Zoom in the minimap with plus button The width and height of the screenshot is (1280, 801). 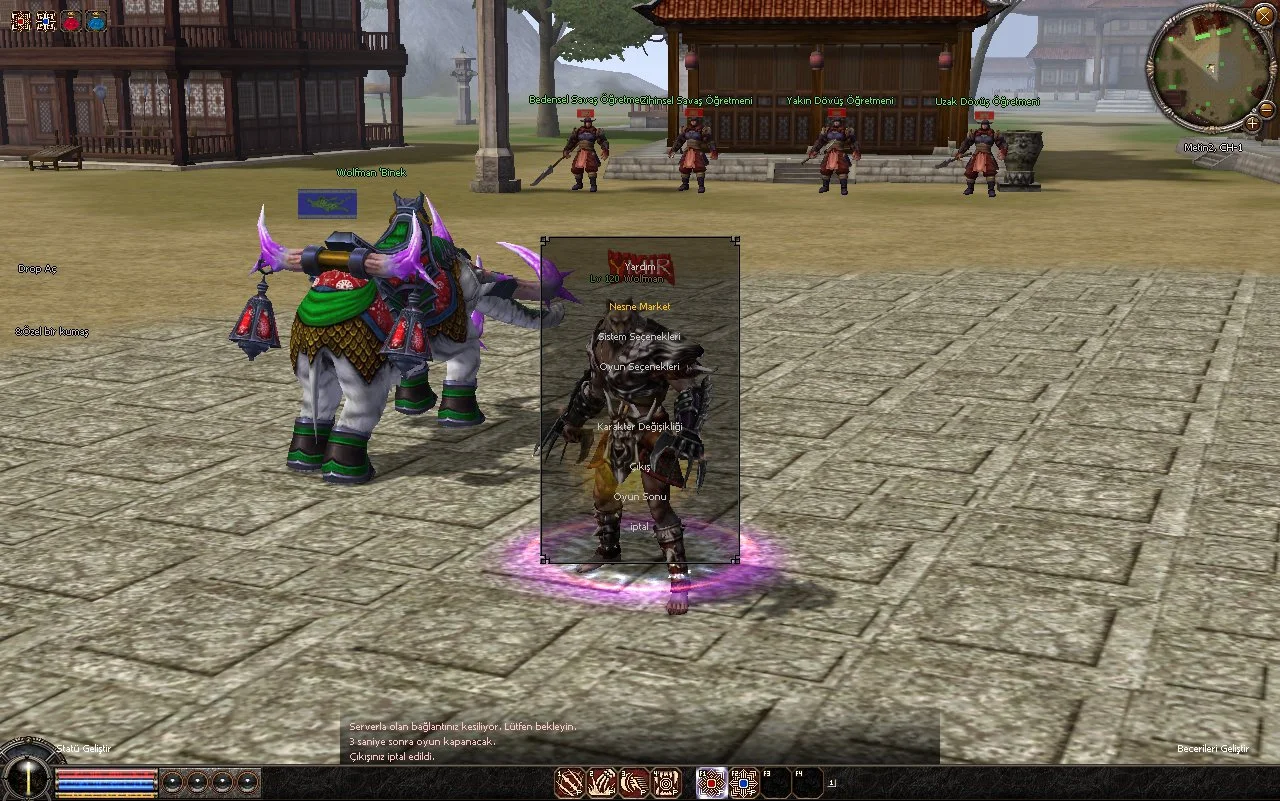coord(1252,123)
